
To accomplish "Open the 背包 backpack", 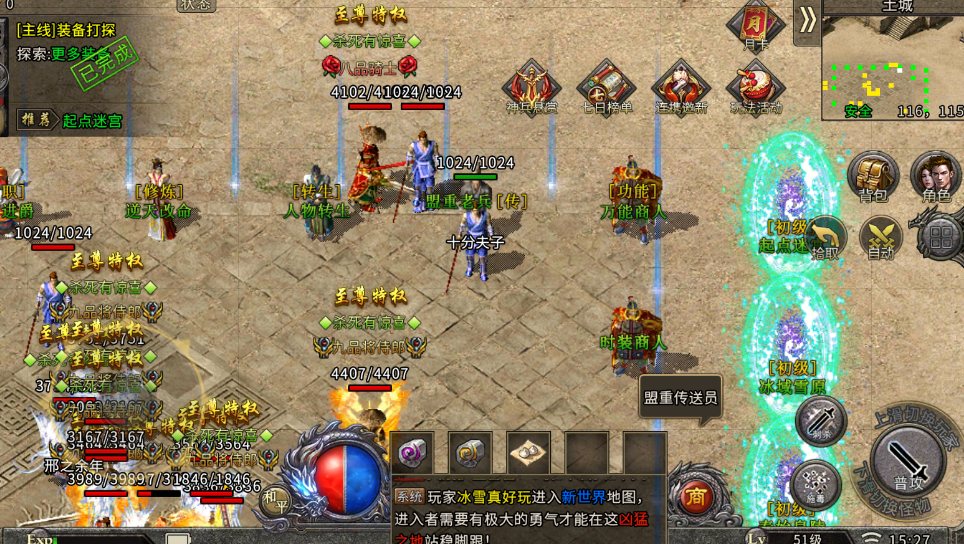I will pyautogui.click(x=873, y=177).
